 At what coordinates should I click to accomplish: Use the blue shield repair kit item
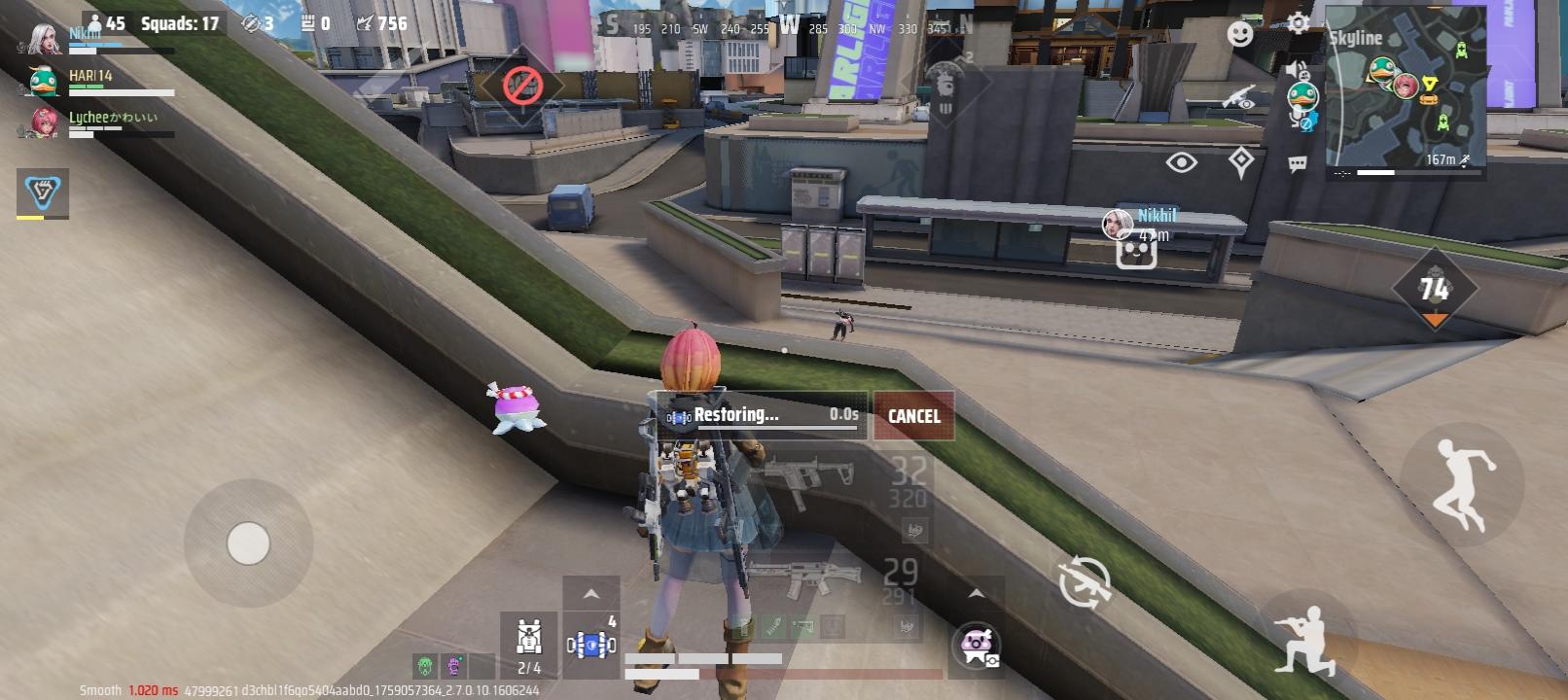pyautogui.click(x=591, y=642)
